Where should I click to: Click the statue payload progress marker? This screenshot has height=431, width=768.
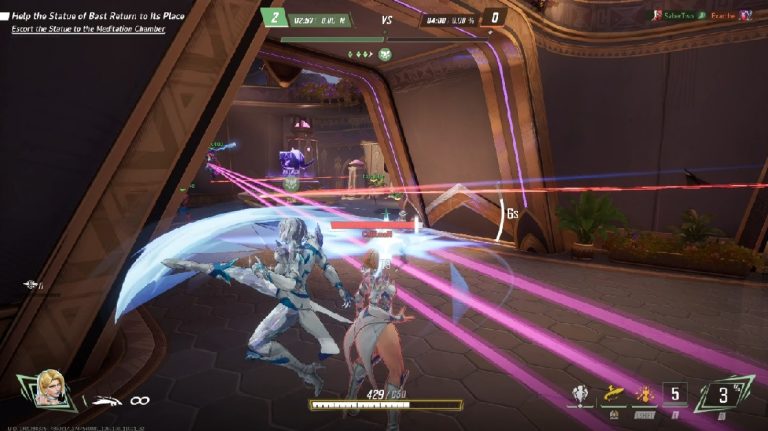(385, 54)
